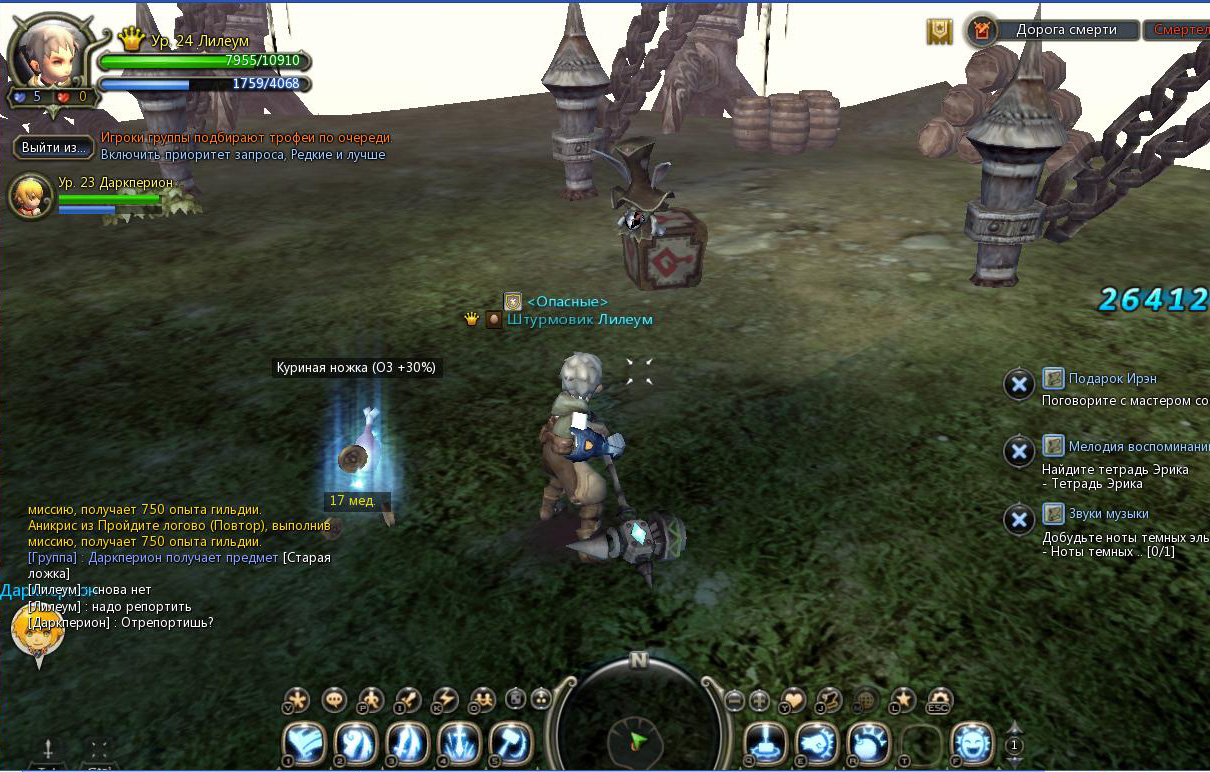The width and height of the screenshot is (1210, 772).
Task: Zoom out the minimap with minus button
Action: [x=735, y=699]
